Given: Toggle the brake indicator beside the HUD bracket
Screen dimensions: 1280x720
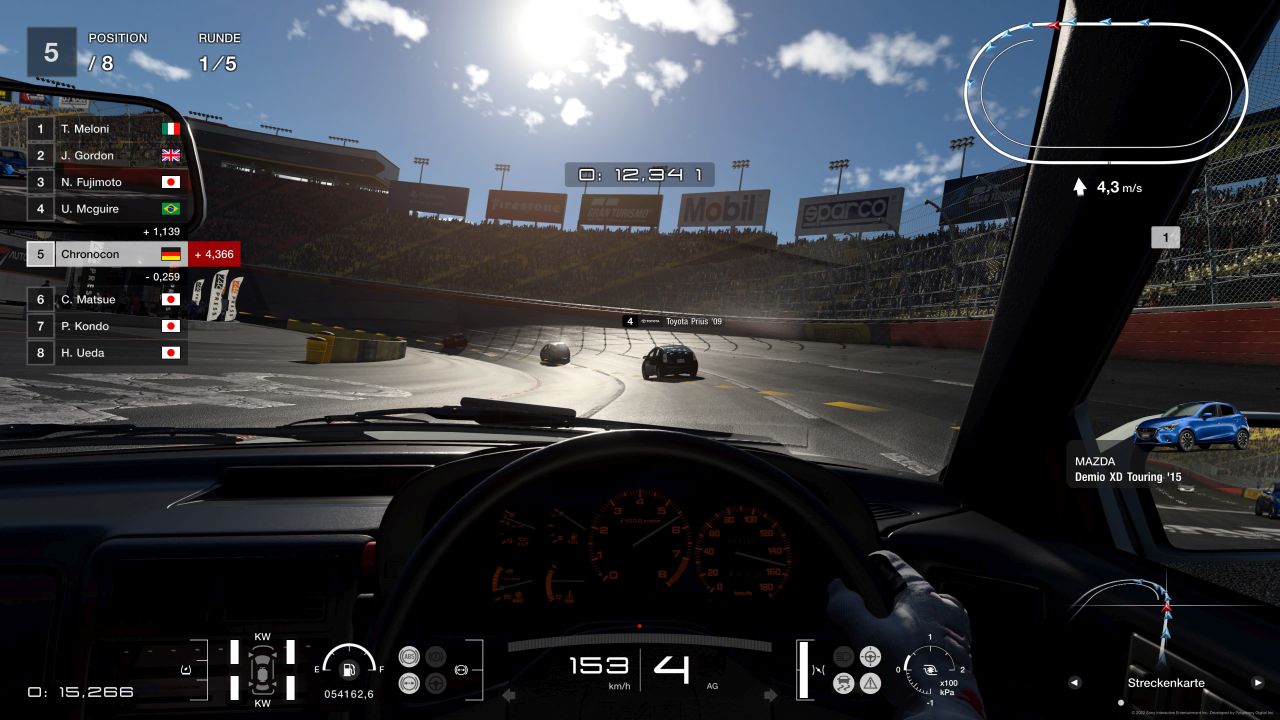Looking at the screenshot, I should pos(461,670).
